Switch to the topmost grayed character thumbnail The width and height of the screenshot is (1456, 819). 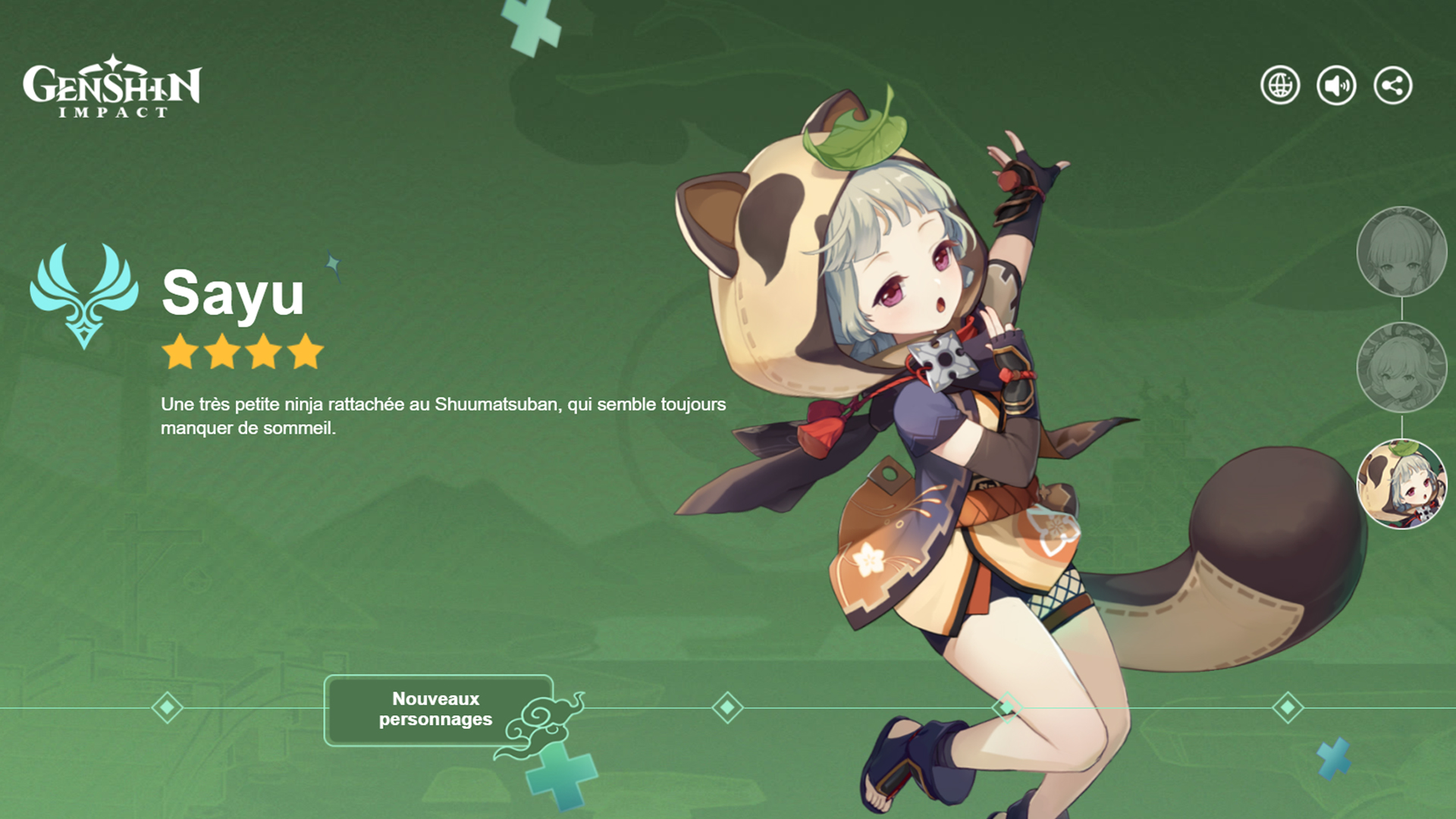(1402, 253)
